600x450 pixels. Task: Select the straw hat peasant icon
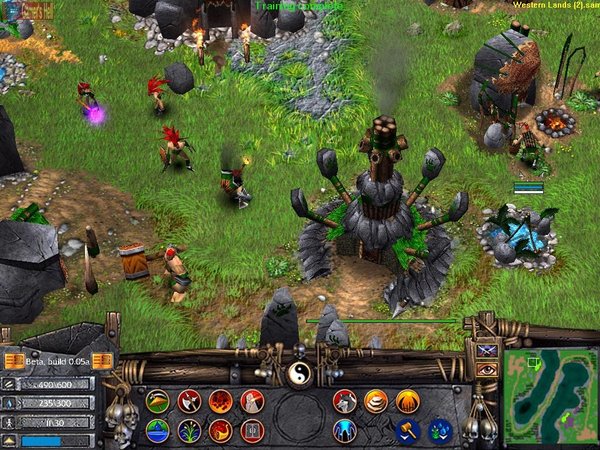coord(157,401)
